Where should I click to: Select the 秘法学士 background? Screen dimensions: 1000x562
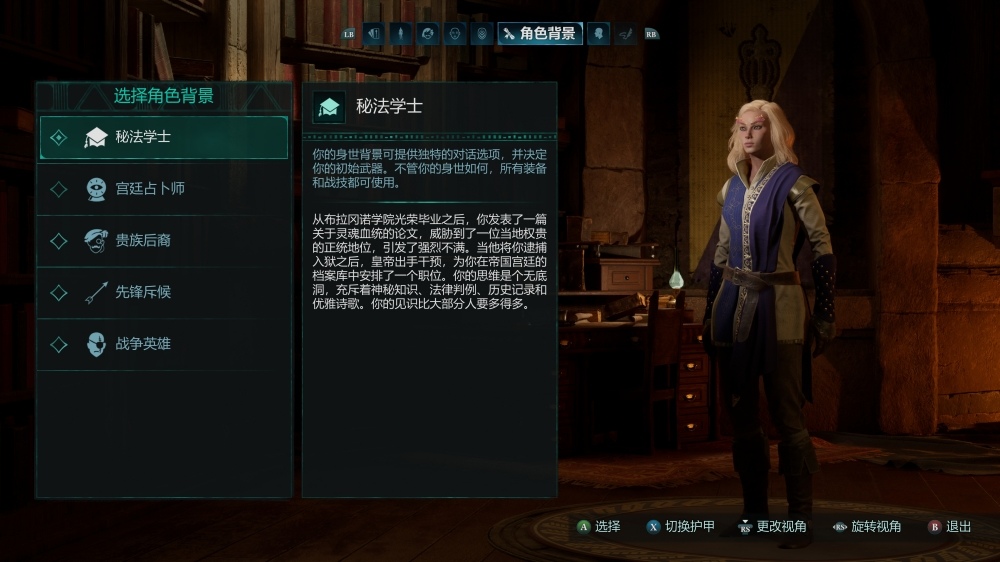pyautogui.click(x=163, y=137)
